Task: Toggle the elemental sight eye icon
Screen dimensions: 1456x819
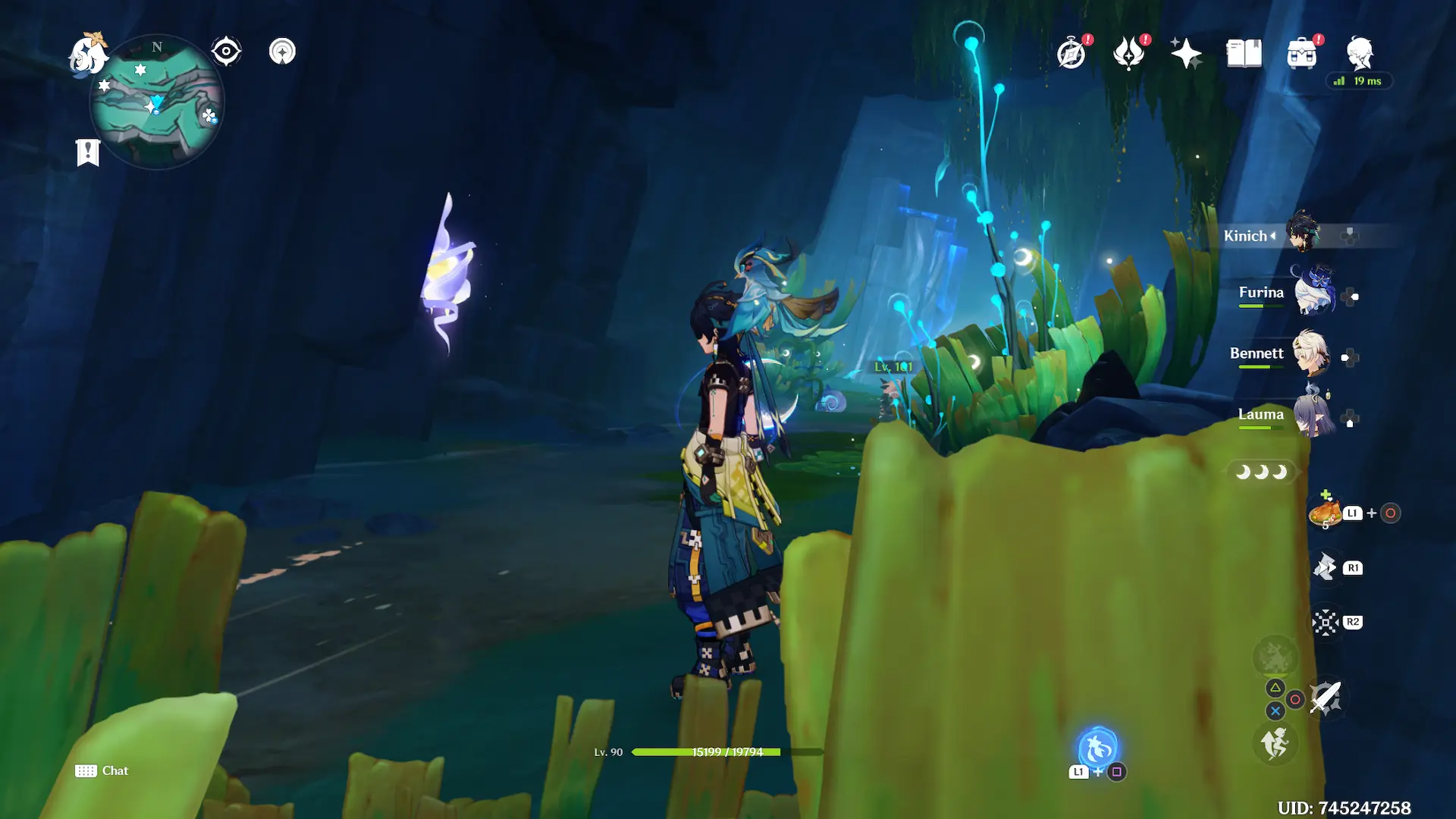Action: [x=226, y=52]
